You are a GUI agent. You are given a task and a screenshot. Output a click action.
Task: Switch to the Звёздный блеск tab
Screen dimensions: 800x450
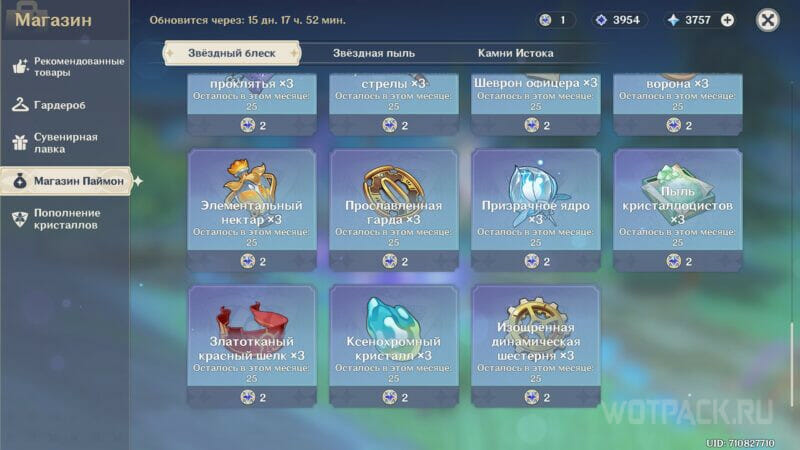pyautogui.click(x=231, y=53)
